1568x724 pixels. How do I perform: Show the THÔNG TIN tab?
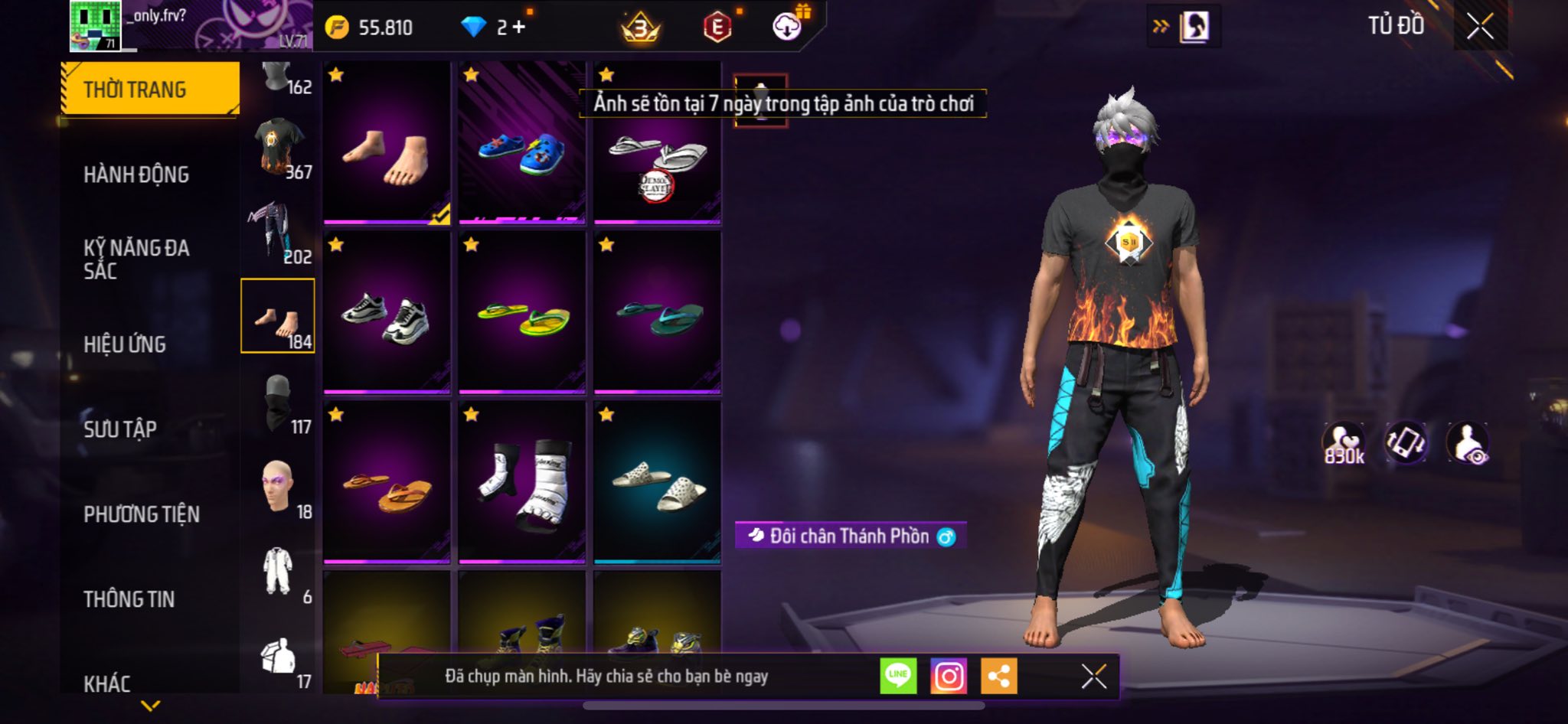129,599
